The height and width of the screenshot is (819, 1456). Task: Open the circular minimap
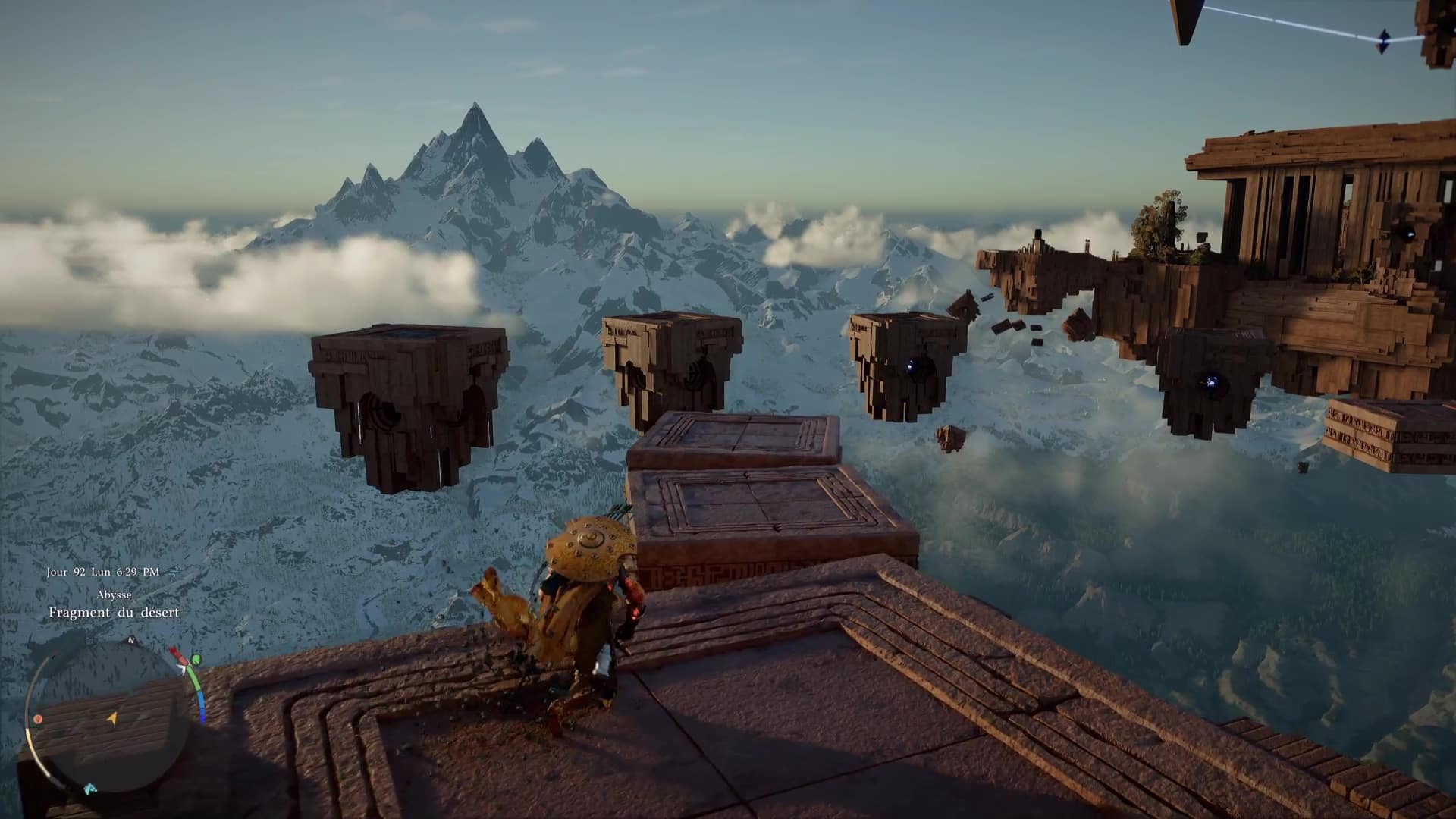[x=114, y=717]
